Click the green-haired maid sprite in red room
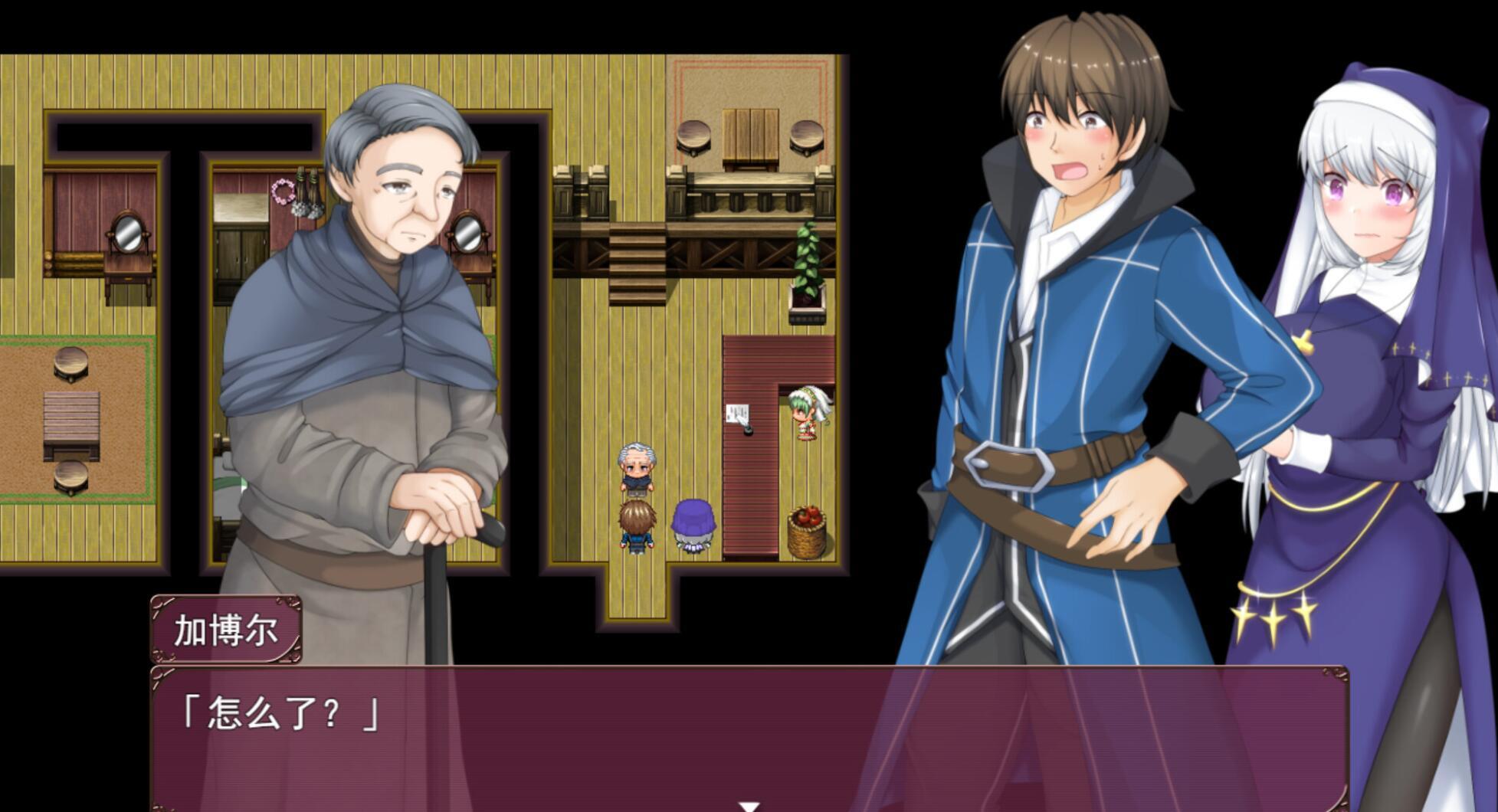This screenshot has height=812, width=1498. (805, 414)
